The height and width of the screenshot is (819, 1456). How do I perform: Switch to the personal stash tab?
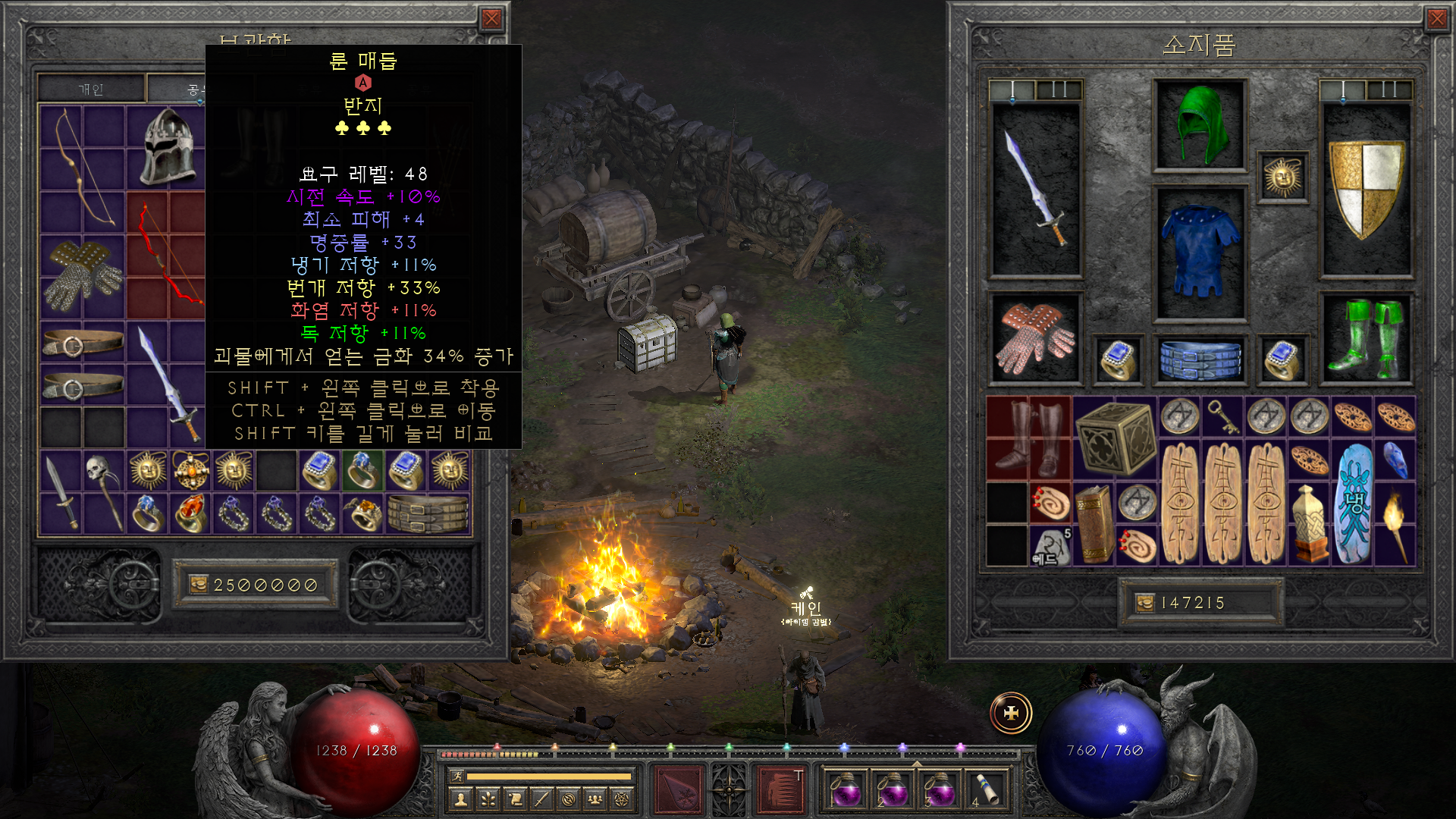pos(91,89)
